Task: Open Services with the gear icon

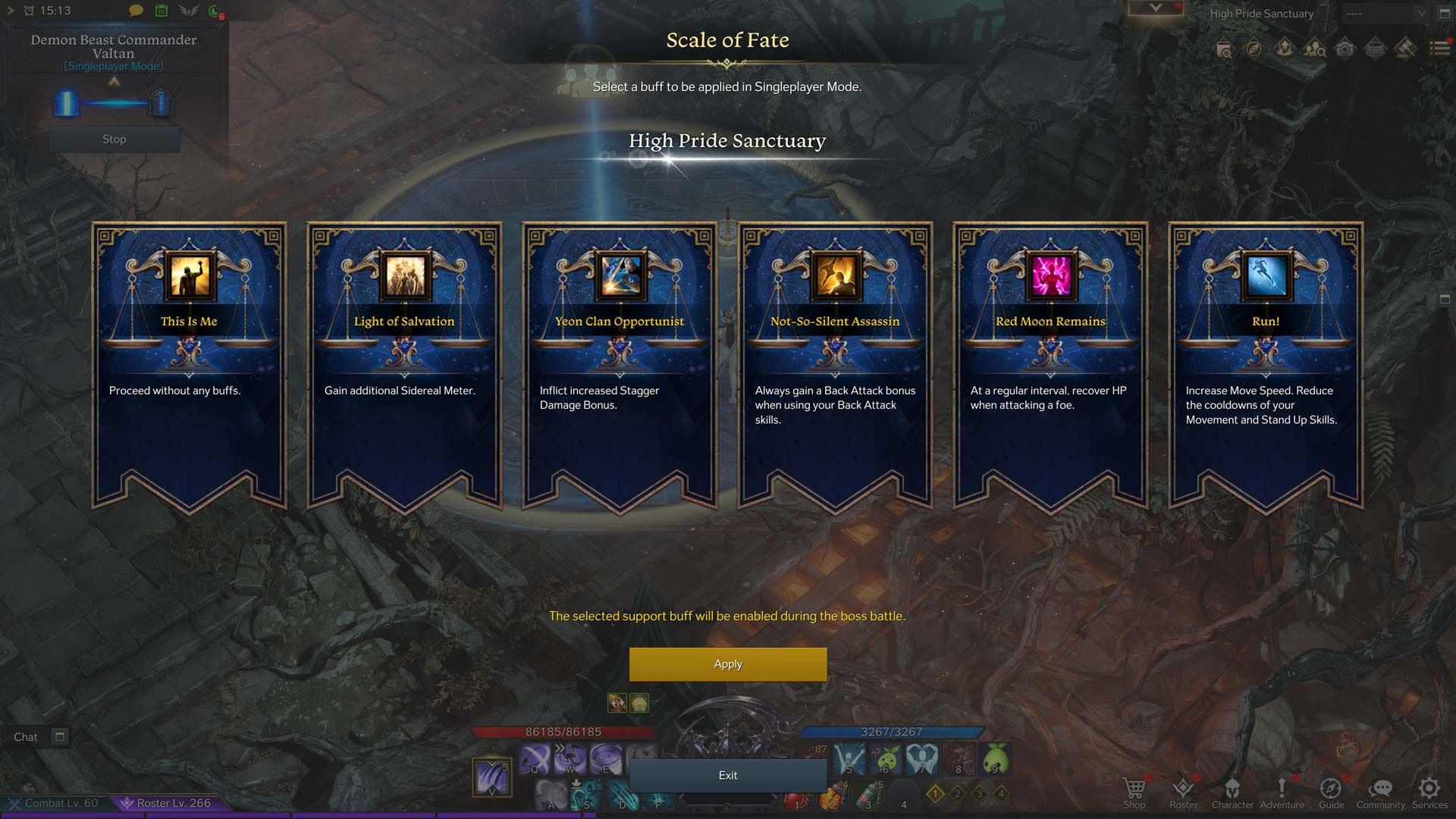Action: click(x=1429, y=790)
